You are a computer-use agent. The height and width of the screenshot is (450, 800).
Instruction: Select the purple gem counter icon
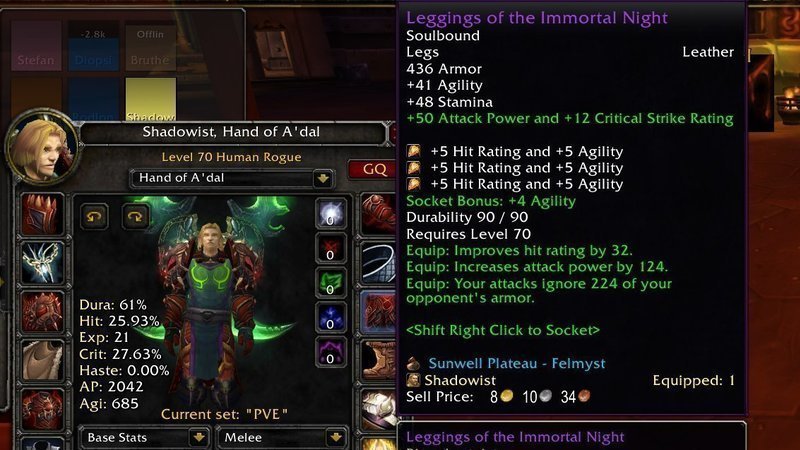pos(331,353)
